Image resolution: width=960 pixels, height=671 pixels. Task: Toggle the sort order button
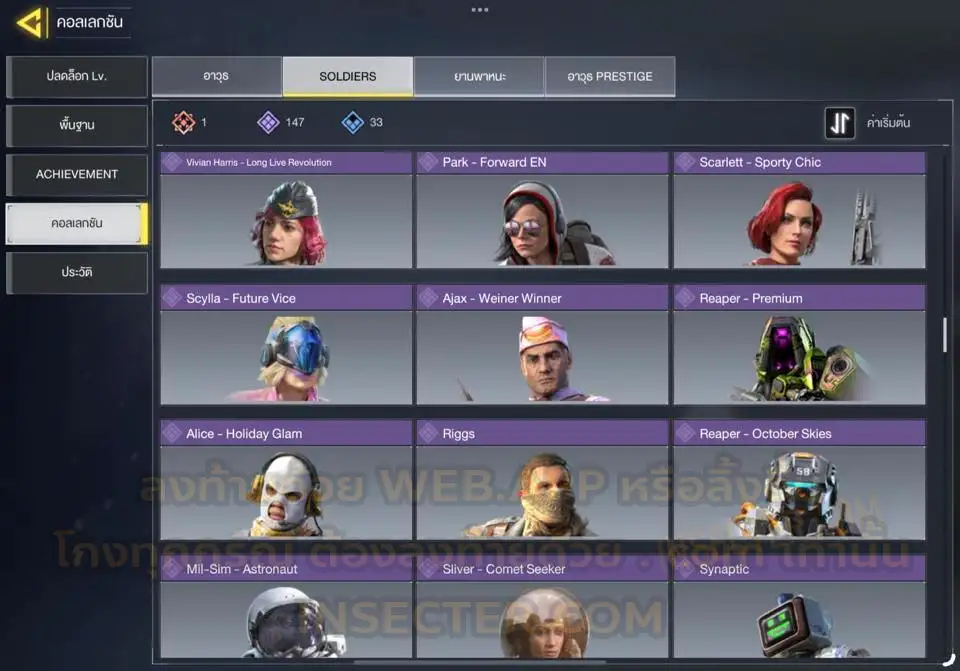point(840,123)
